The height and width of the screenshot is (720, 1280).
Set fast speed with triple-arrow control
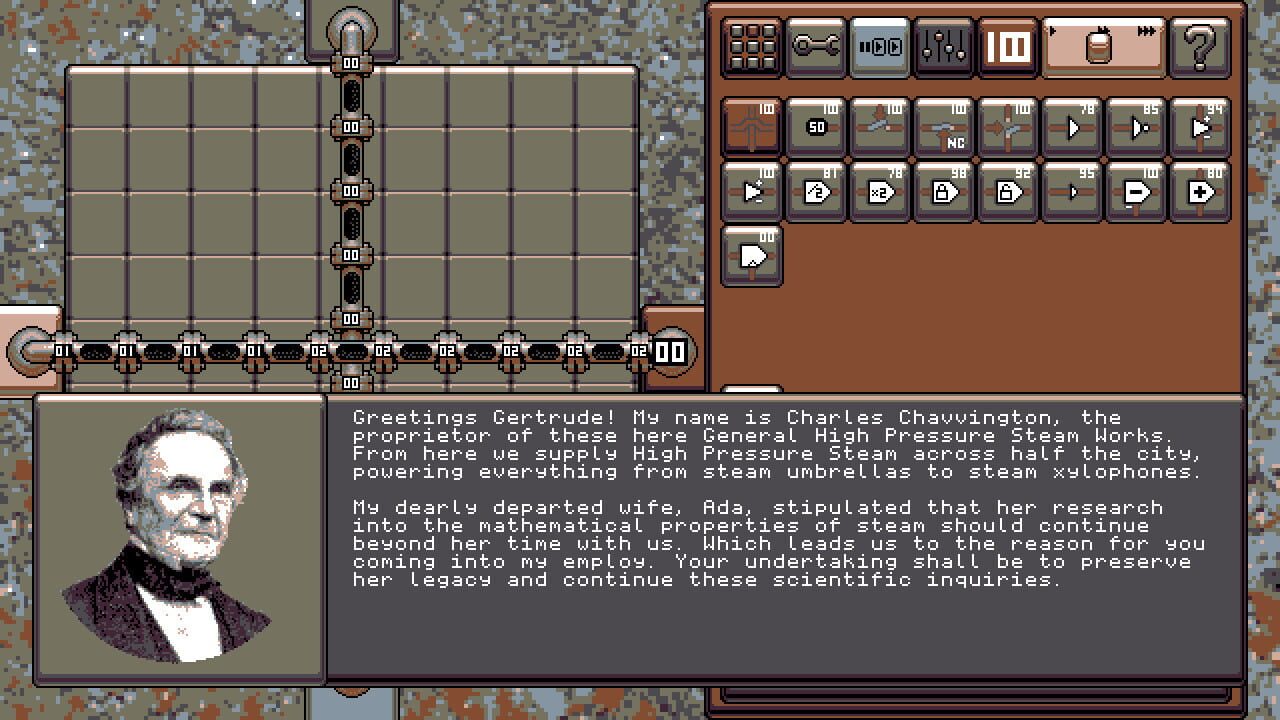click(x=1146, y=30)
